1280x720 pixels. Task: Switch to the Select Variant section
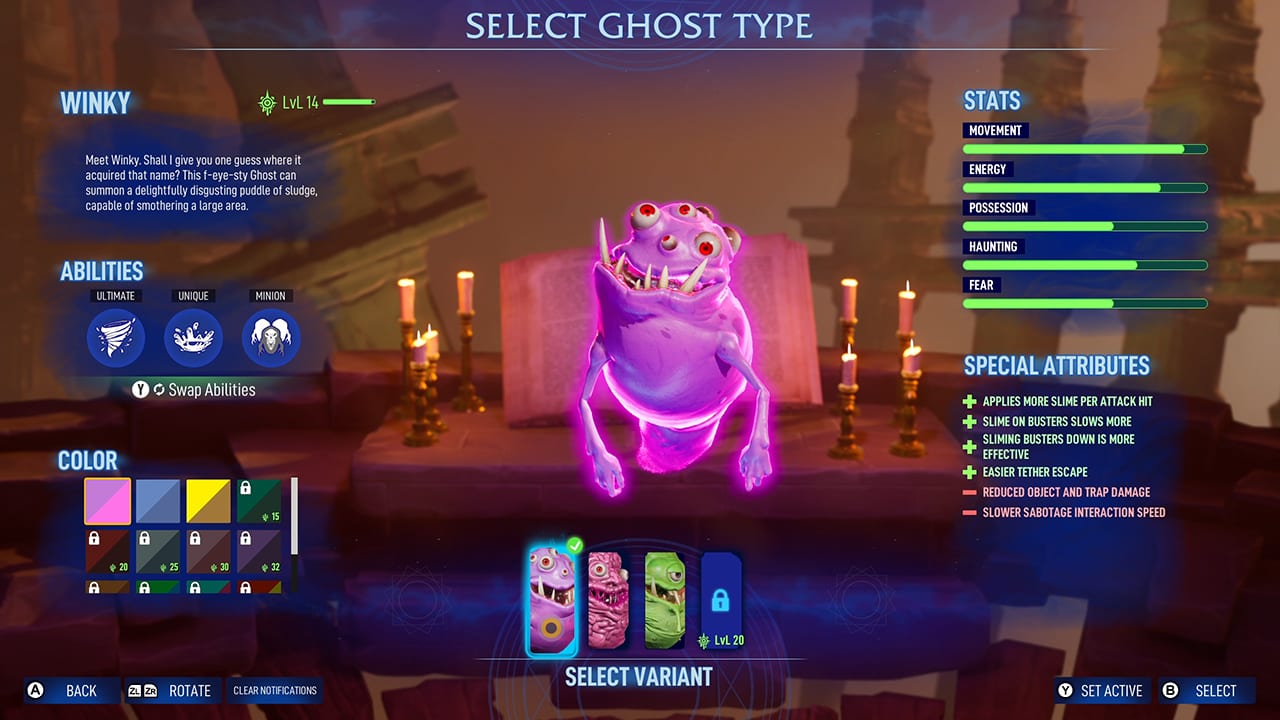point(638,677)
